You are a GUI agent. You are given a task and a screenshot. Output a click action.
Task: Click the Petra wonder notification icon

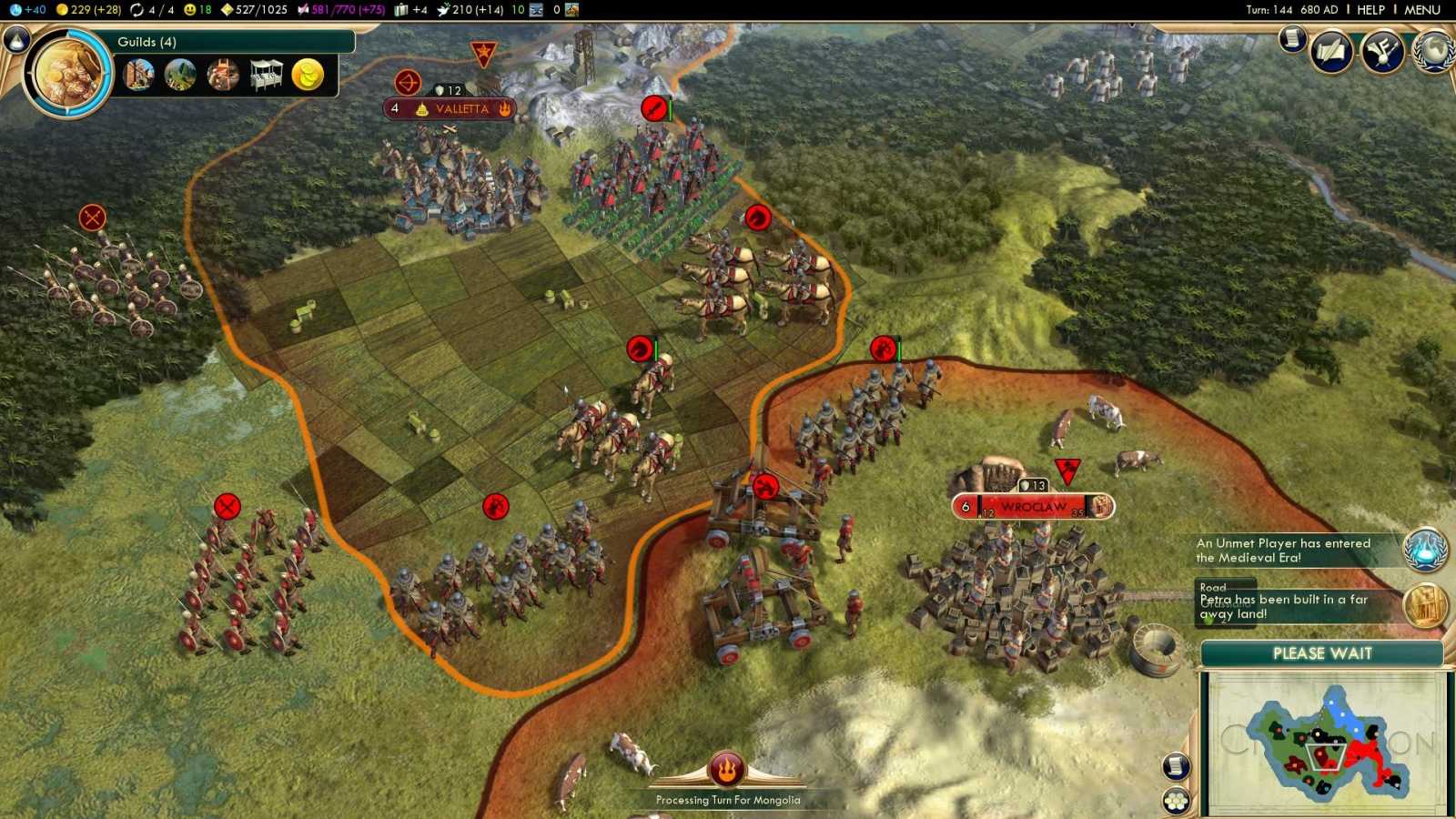pyautogui.click(x=1423, y=607)
